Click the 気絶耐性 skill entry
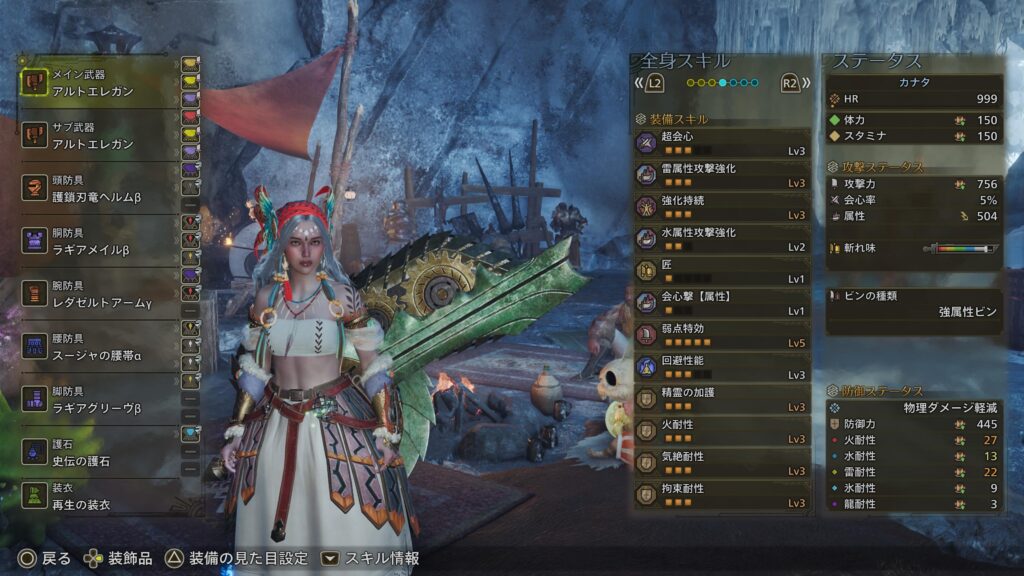This screenshot has width=1024, height=576. (722, 463)
